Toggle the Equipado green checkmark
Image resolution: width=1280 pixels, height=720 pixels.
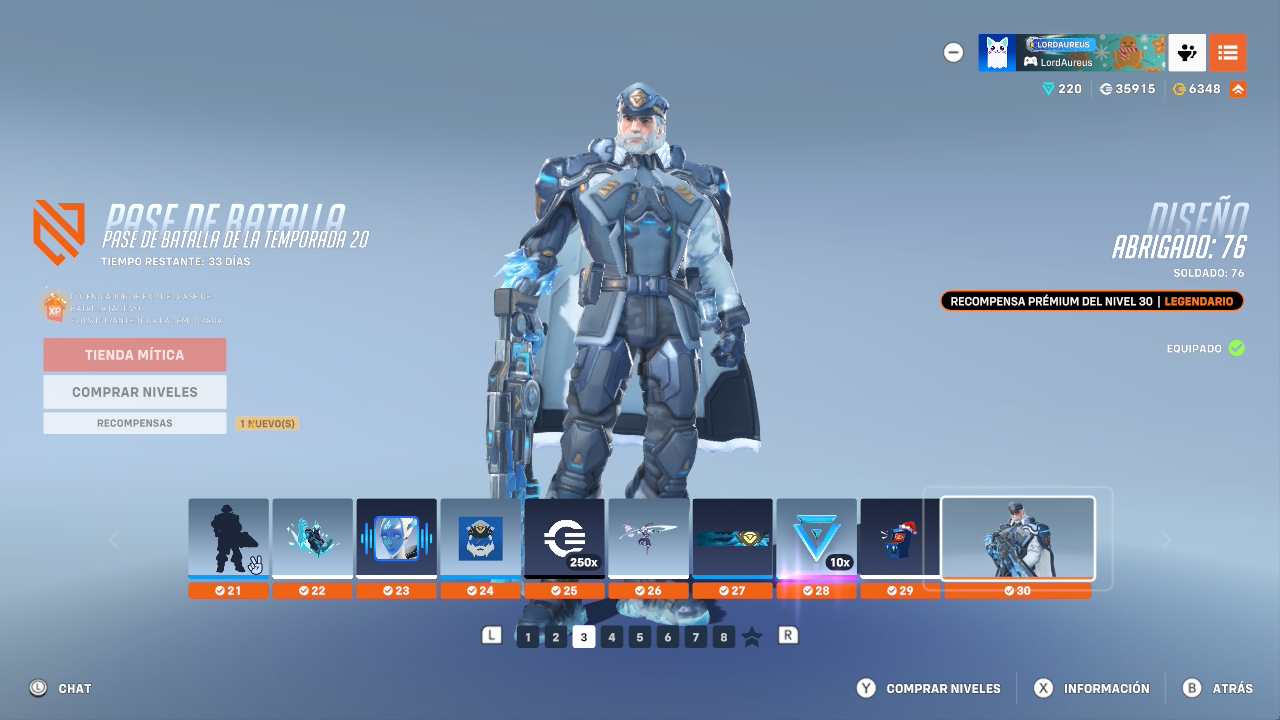(x=1237, y=349)
